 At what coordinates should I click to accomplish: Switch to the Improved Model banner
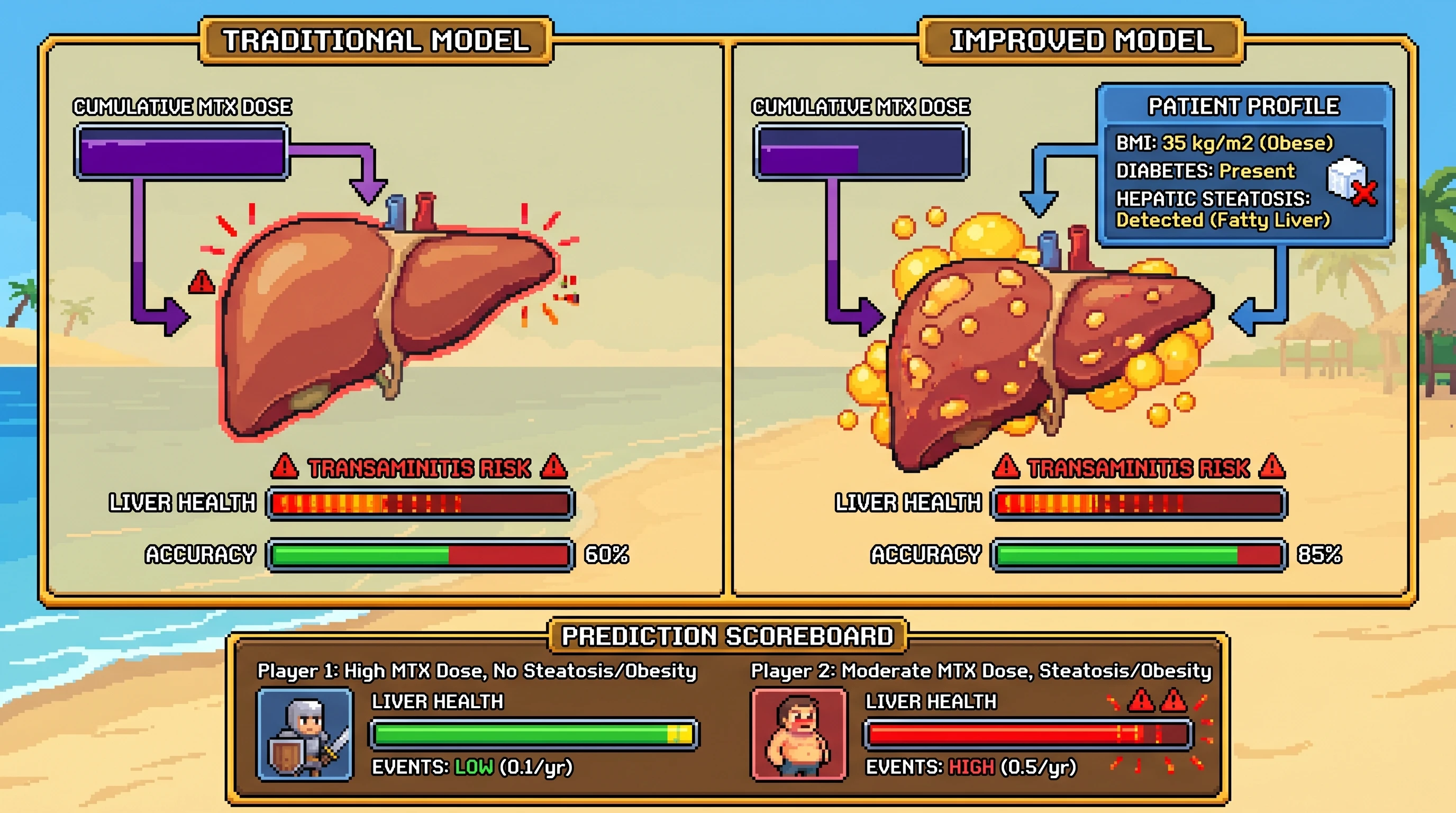coord(1081,41)
